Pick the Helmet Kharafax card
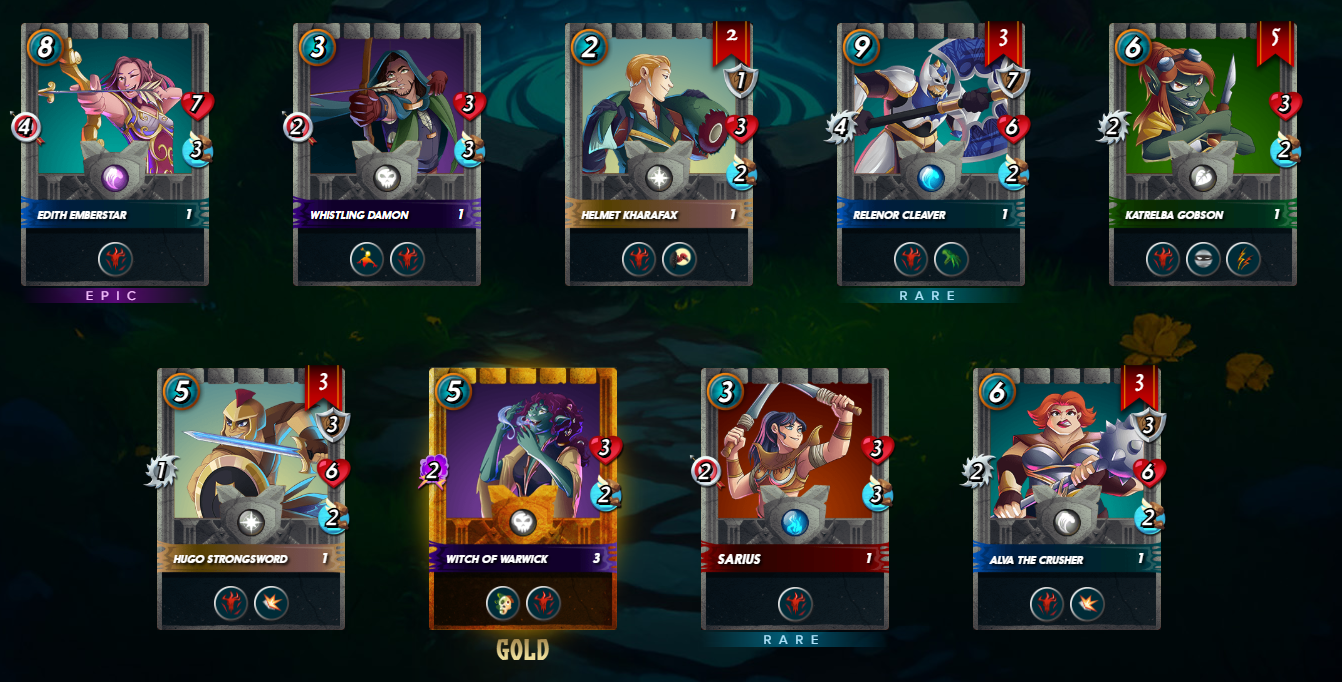The image size is (1342, 682). (x=659, y=155)
